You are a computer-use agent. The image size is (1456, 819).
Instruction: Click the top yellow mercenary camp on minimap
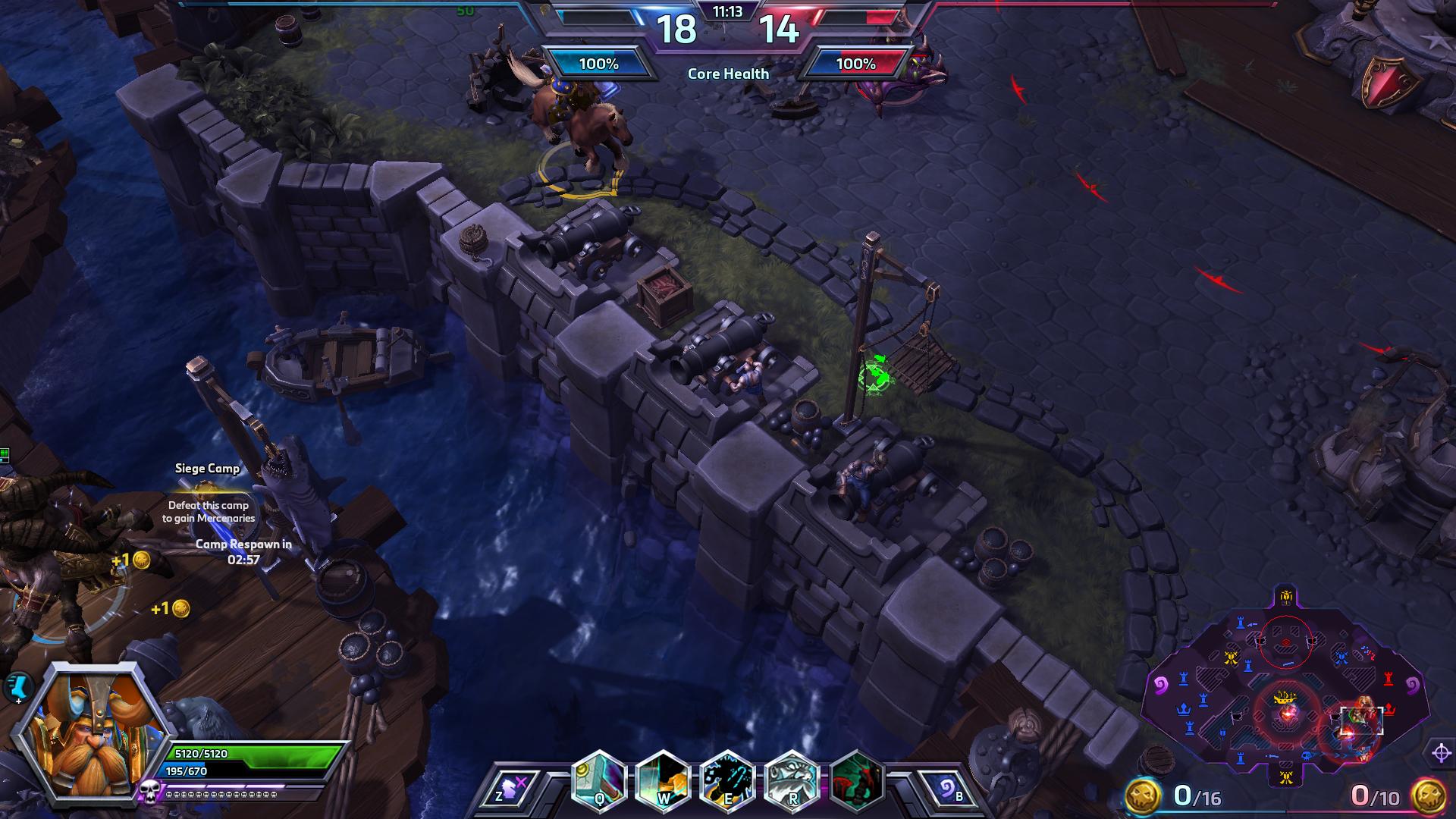click(x=1285, y=596)
